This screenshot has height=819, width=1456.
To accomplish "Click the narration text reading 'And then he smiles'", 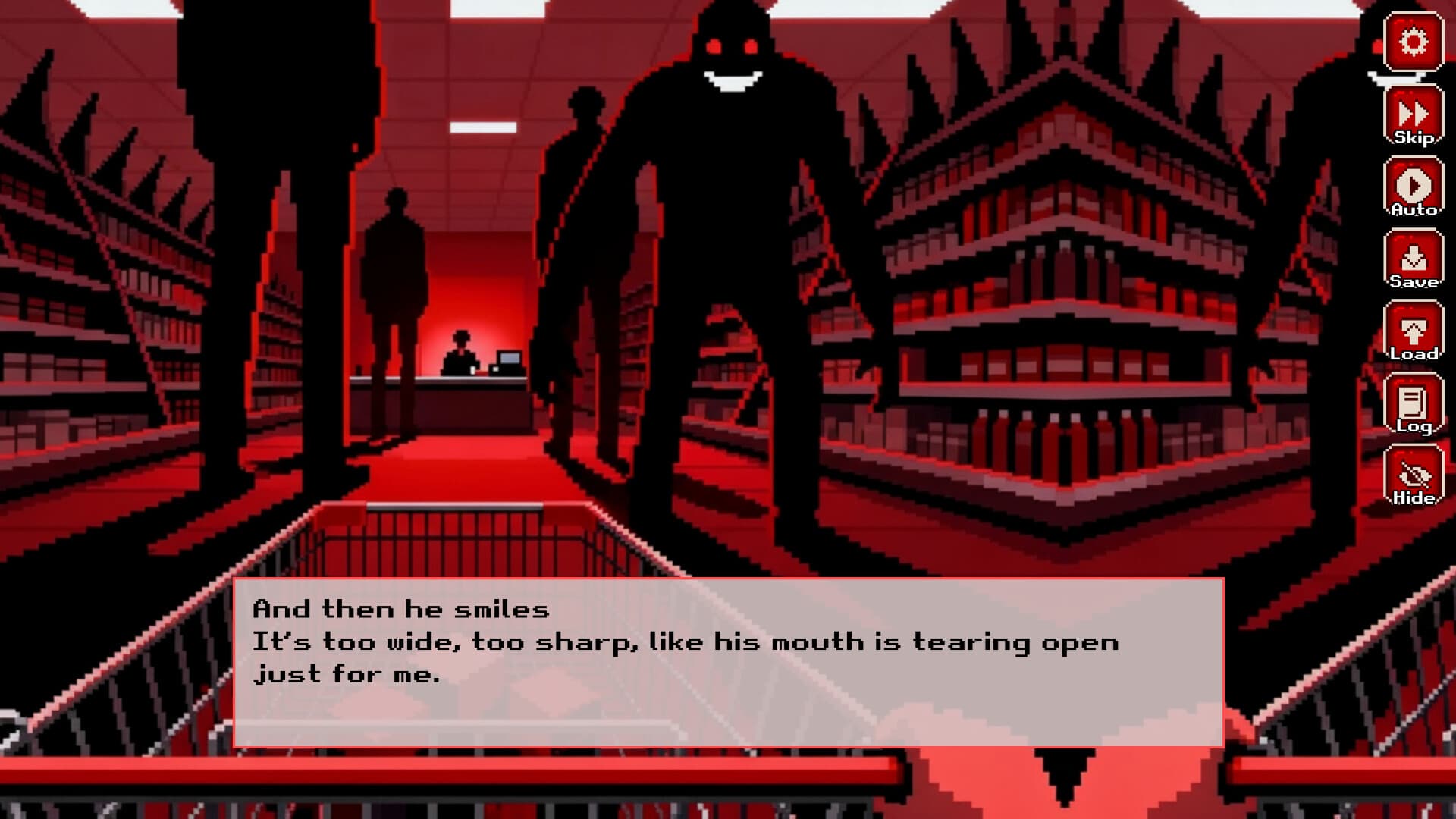I will point(403,607).
